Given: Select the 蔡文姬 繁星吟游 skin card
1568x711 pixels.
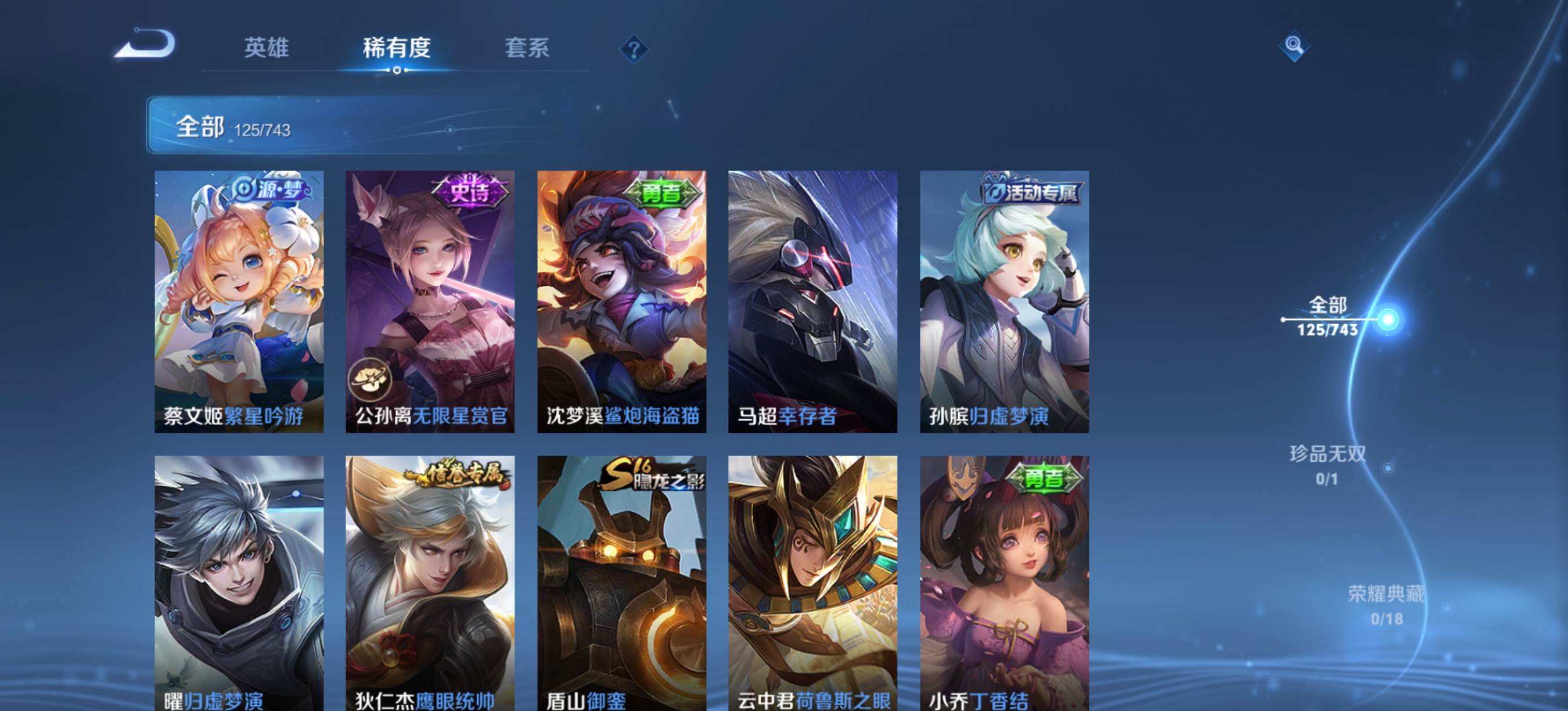Looking at the screenshot, I should click(x=239, y=301).
